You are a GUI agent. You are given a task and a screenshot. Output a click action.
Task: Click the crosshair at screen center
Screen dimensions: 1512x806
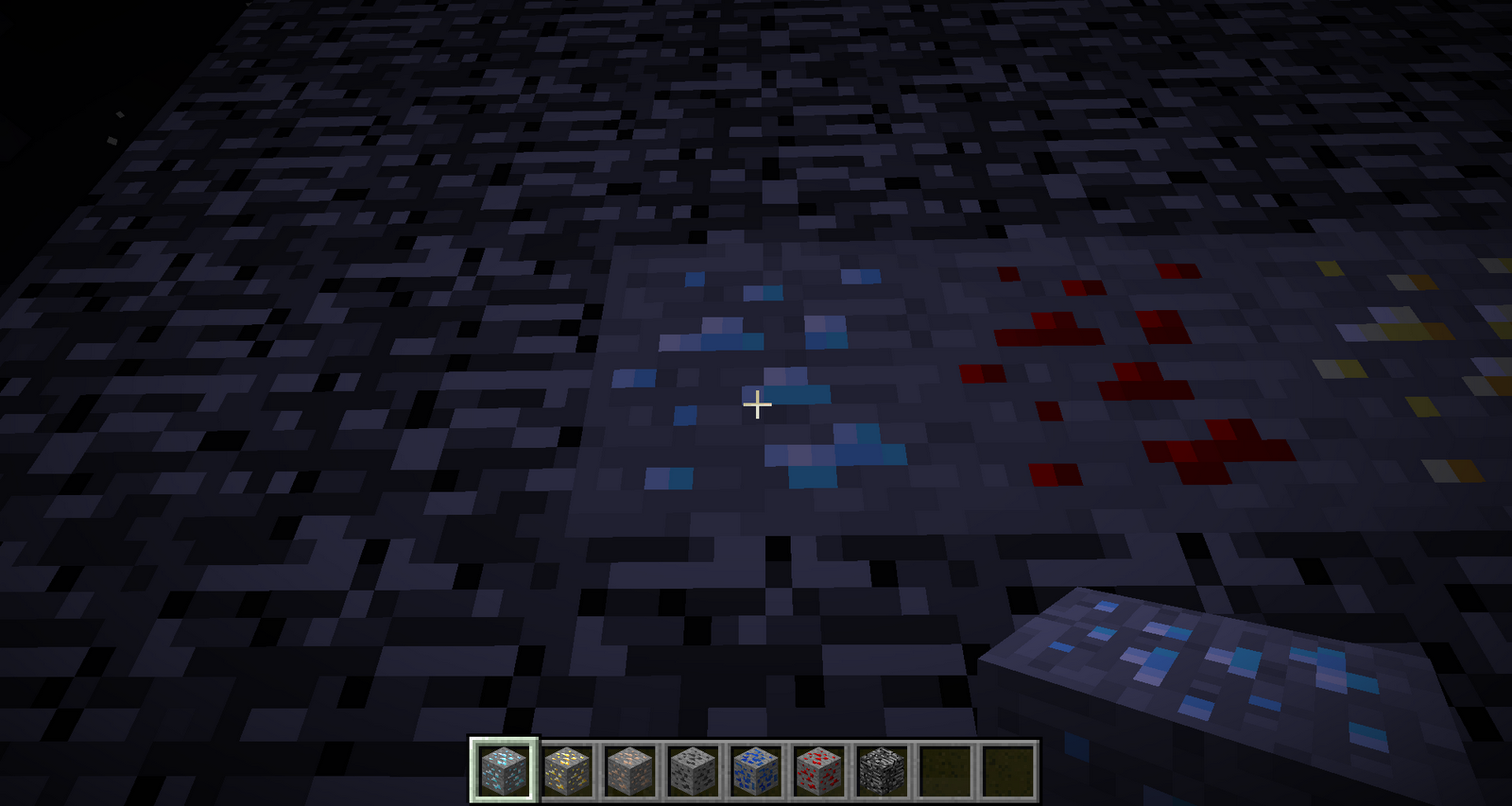click(x=756, y=404)
